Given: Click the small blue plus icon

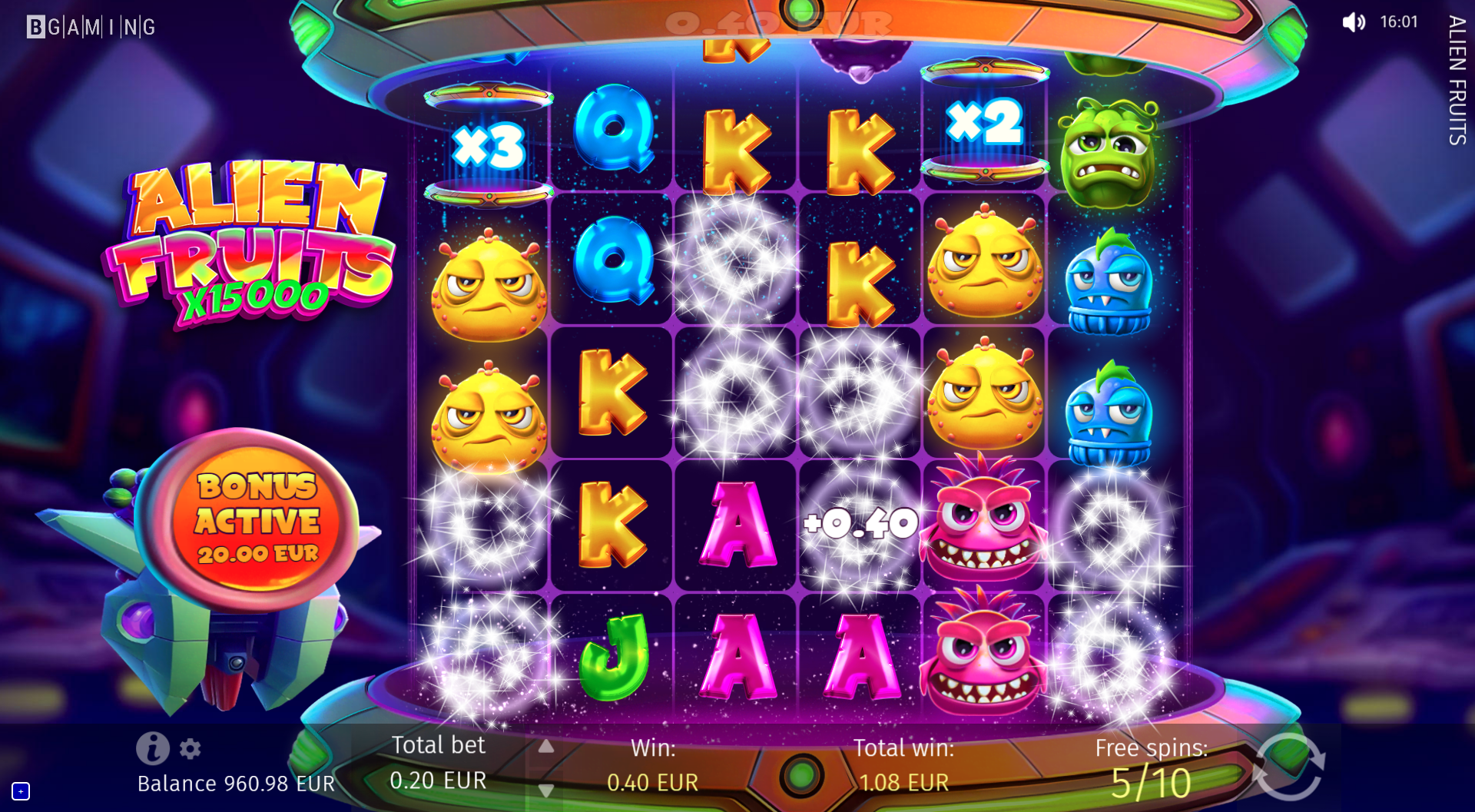Looking at the screenshot, I should click(21, 790).
